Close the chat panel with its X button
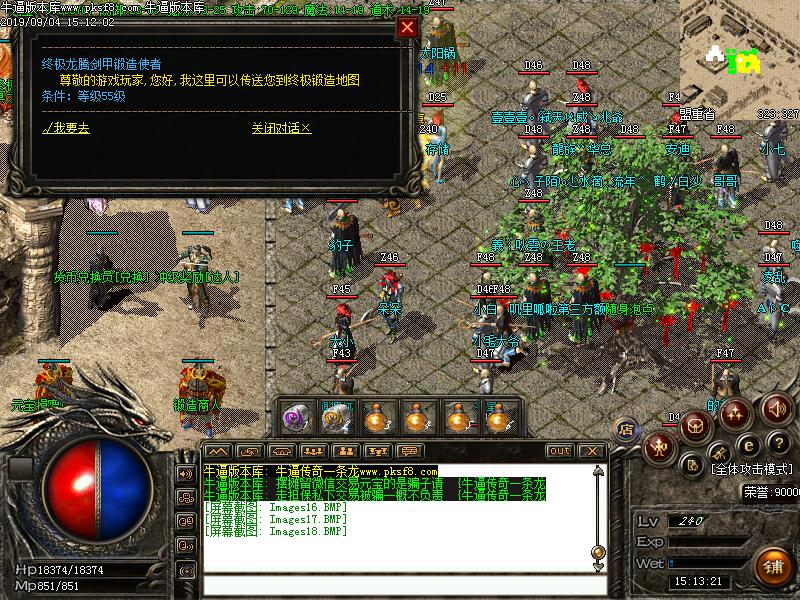Viewport: 800px width, 600px height. [x=591, y=451]
